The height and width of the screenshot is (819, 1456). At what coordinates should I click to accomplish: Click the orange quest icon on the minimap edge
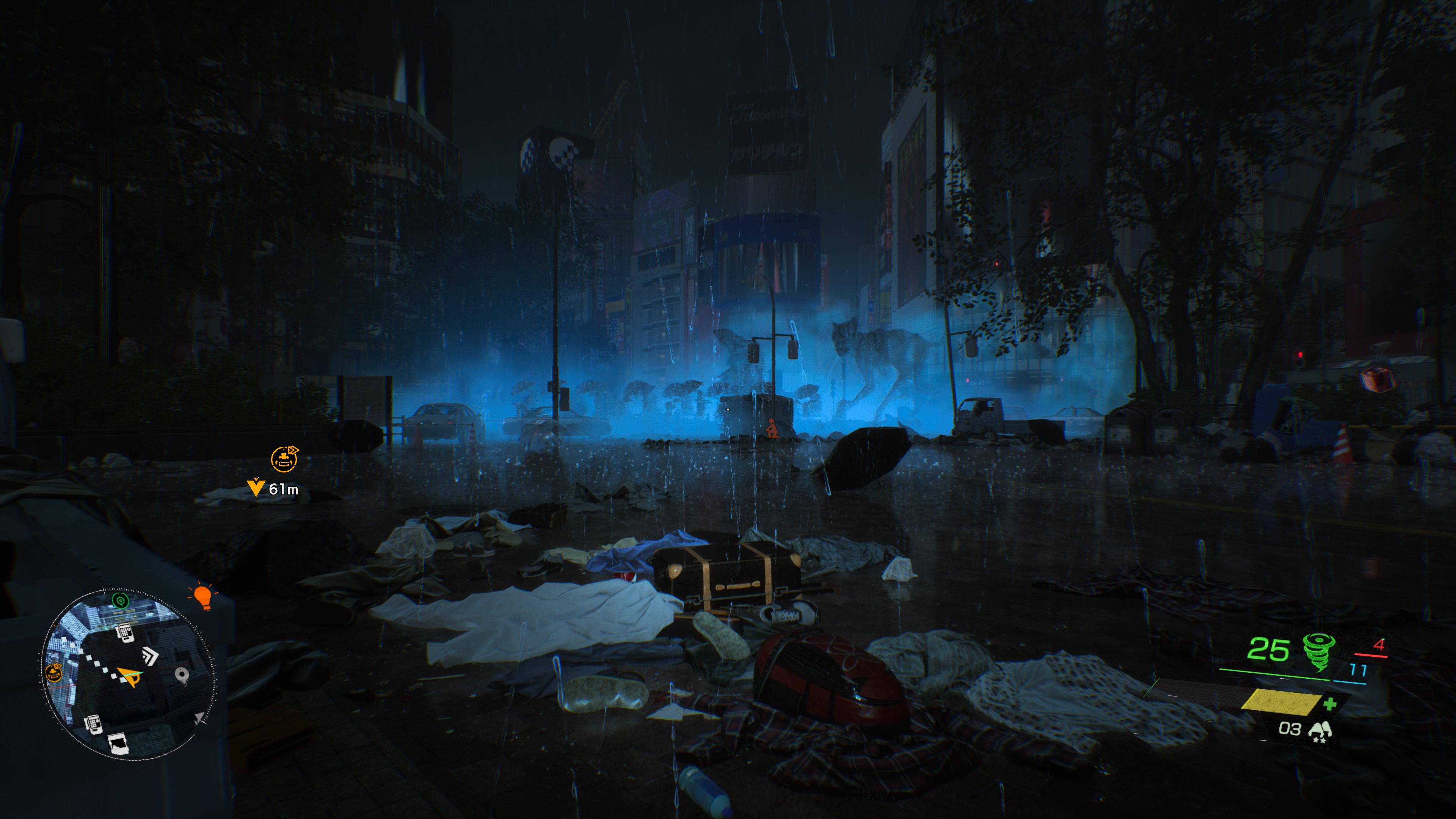(x=54, y=673)
